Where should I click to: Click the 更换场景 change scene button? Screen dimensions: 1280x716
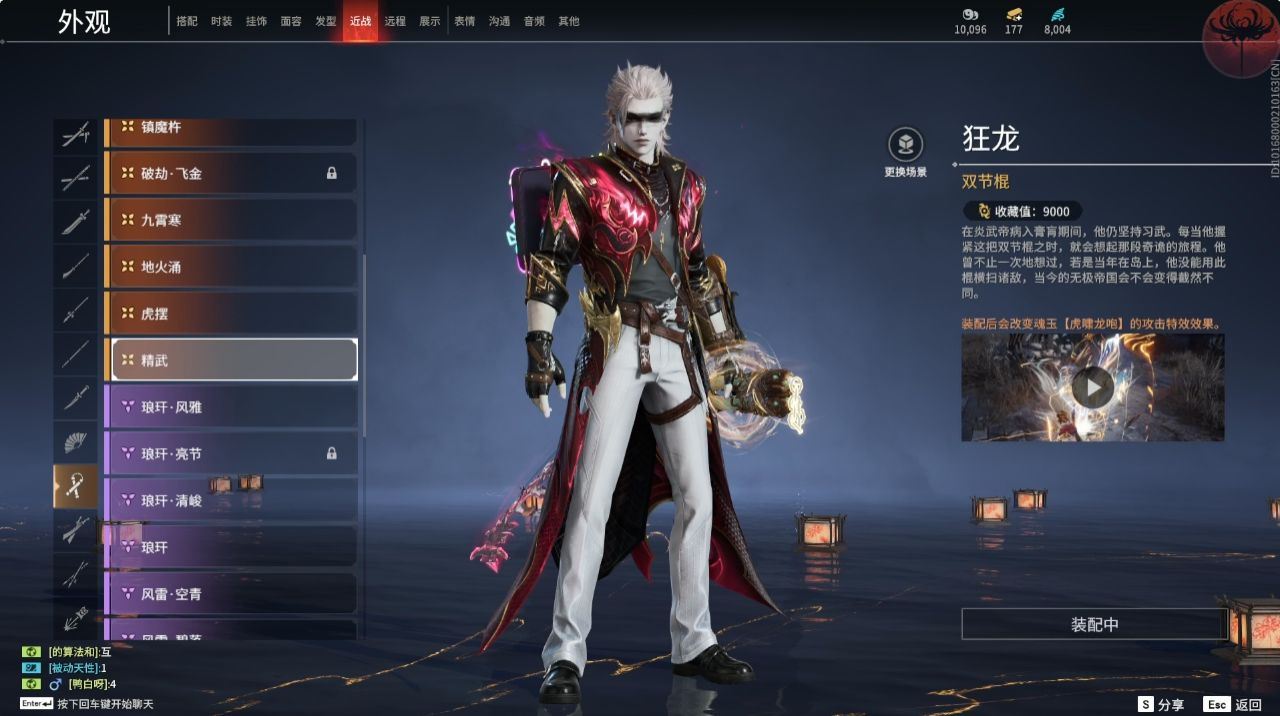(905, 152)
